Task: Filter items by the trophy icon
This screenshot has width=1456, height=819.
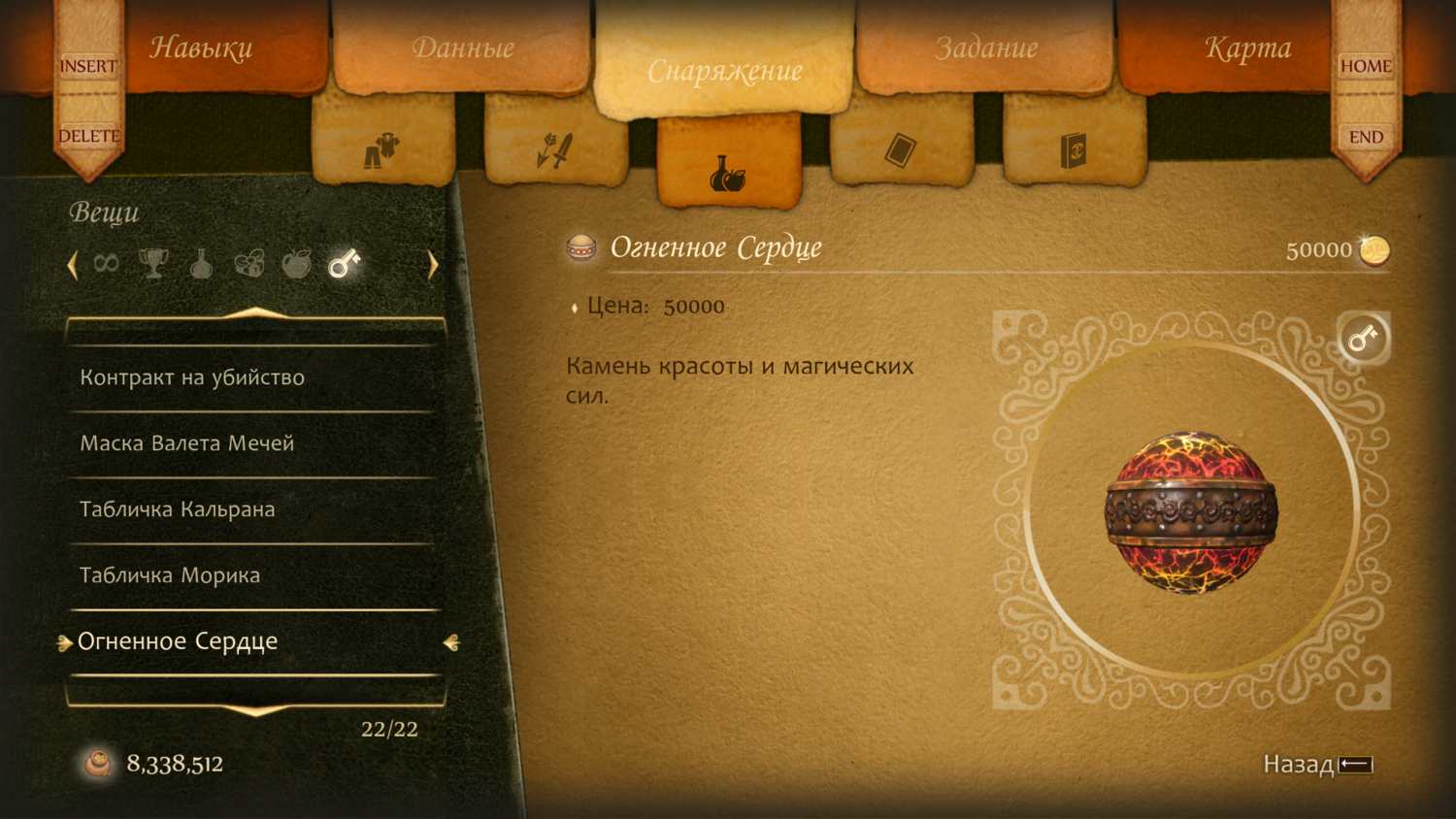Action: tap(153, 263)
